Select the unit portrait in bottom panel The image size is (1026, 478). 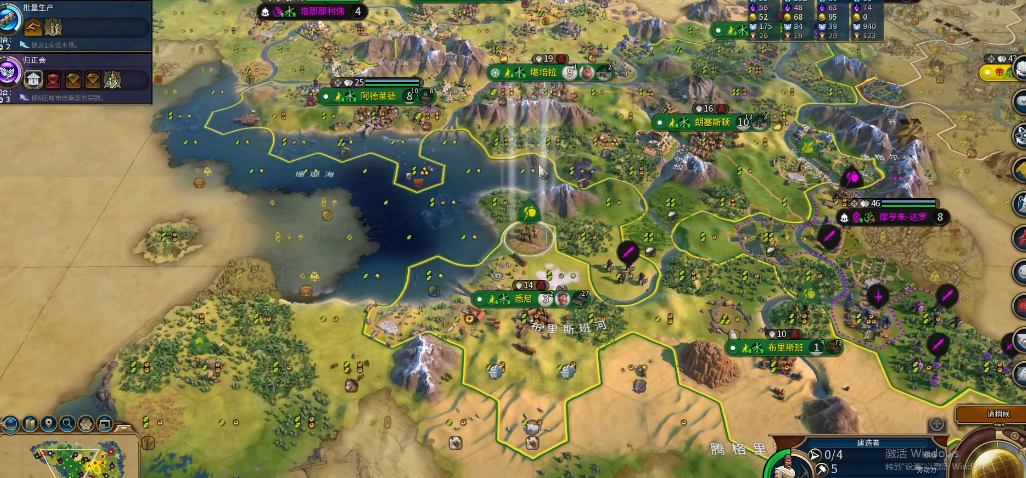coord(786,467)
